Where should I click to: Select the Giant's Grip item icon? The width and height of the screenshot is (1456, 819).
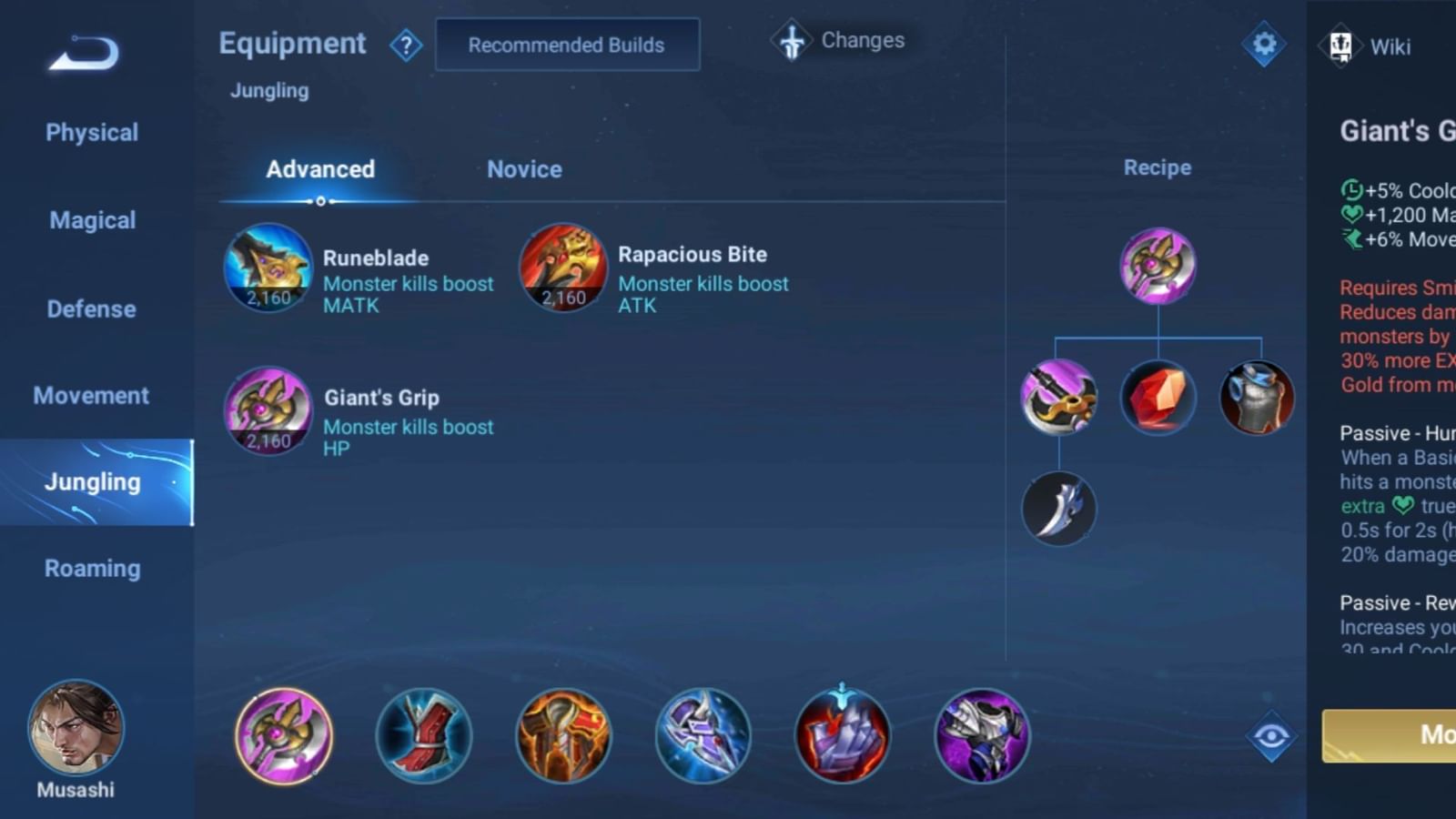pos(268,412)
